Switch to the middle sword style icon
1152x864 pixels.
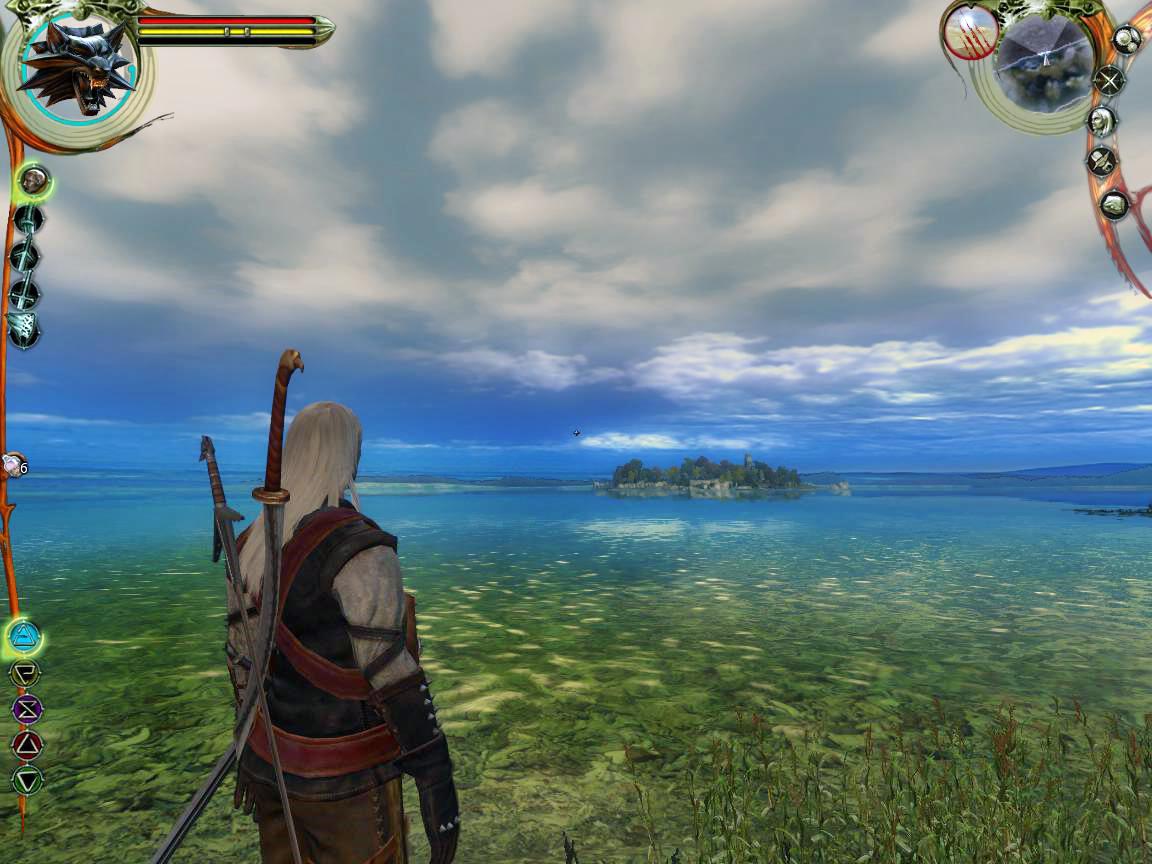click(25, 256)
